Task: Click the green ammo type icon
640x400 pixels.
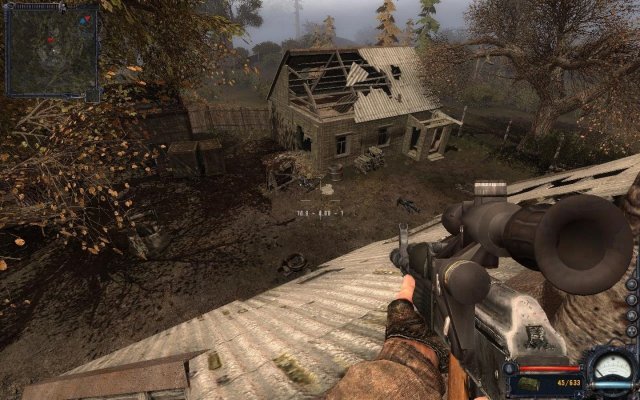Action: 528,384
